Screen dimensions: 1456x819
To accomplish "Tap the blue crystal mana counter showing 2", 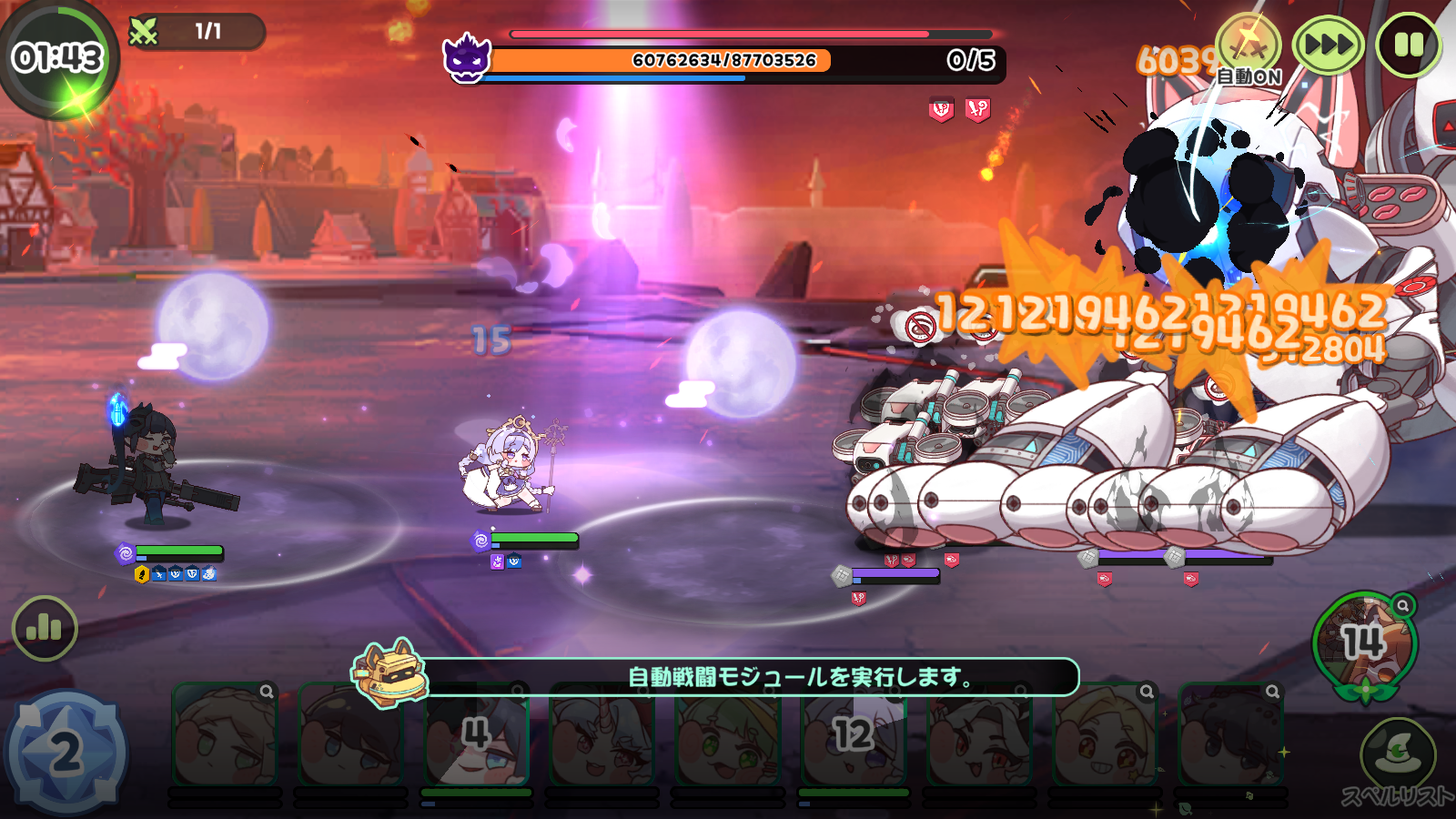I will coord(65,753).
